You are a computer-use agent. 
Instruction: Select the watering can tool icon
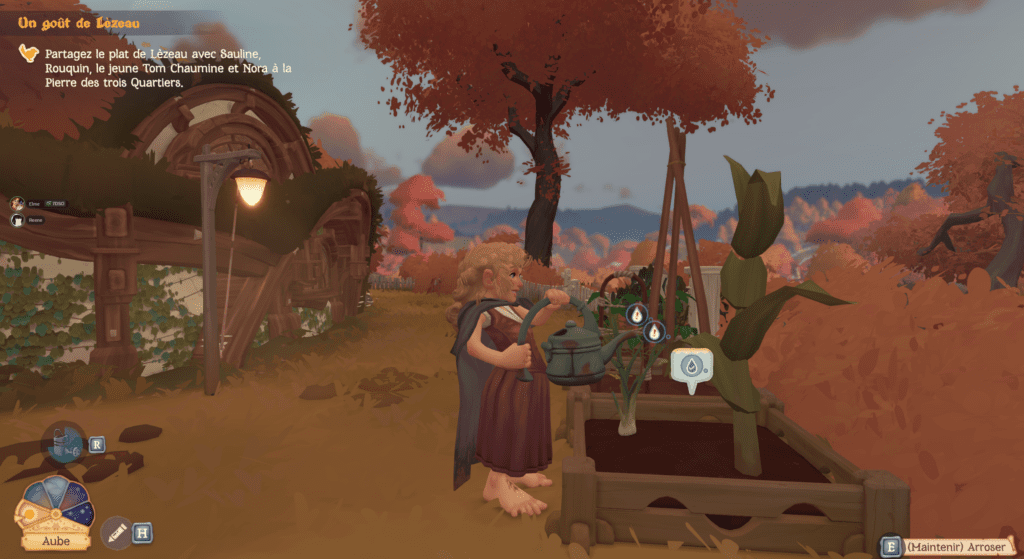coord(66,442)
